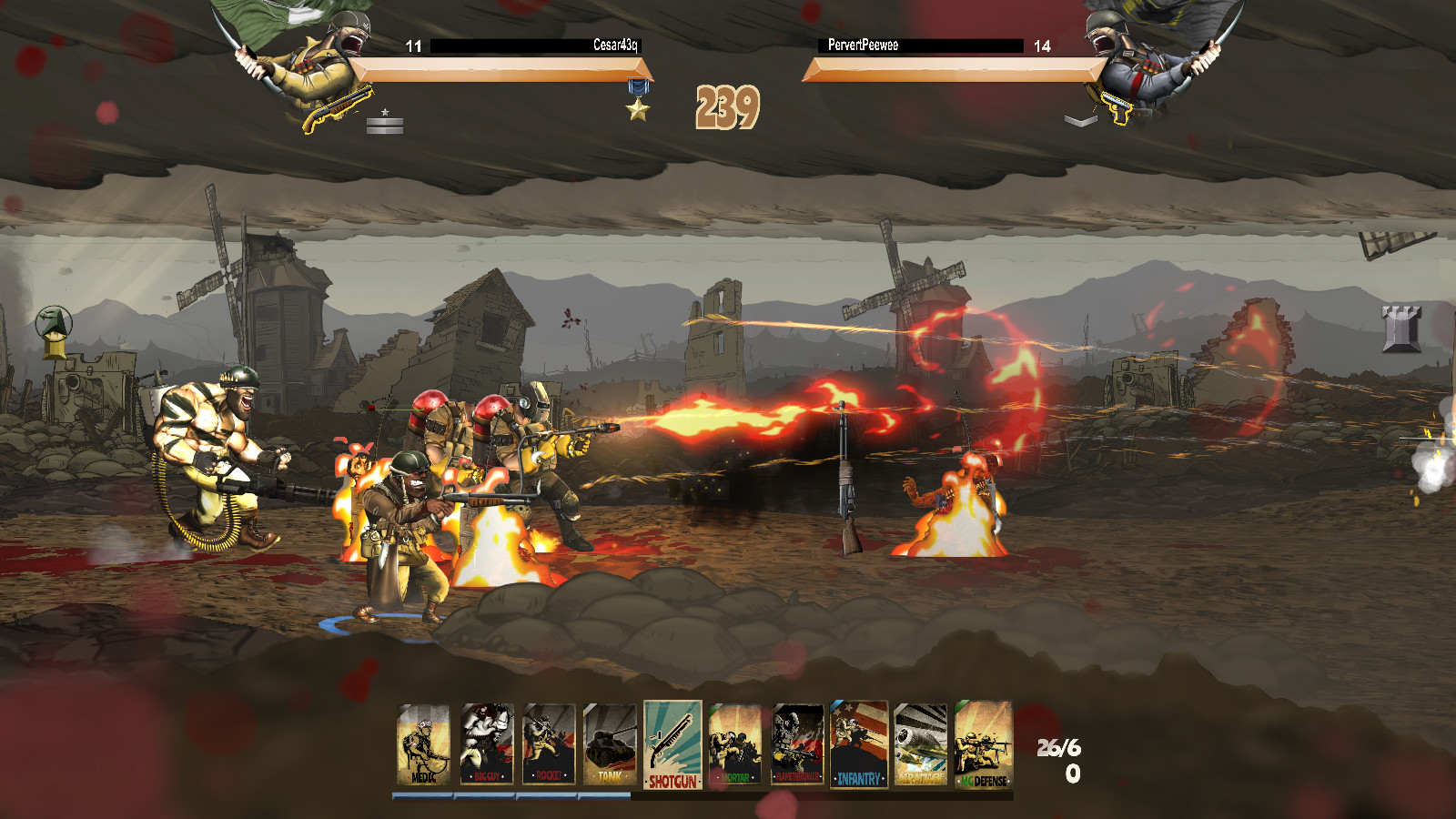Select the Shotgun card
The width and height of the screenshot is (1456, 819).
click(x=672, y=744)
